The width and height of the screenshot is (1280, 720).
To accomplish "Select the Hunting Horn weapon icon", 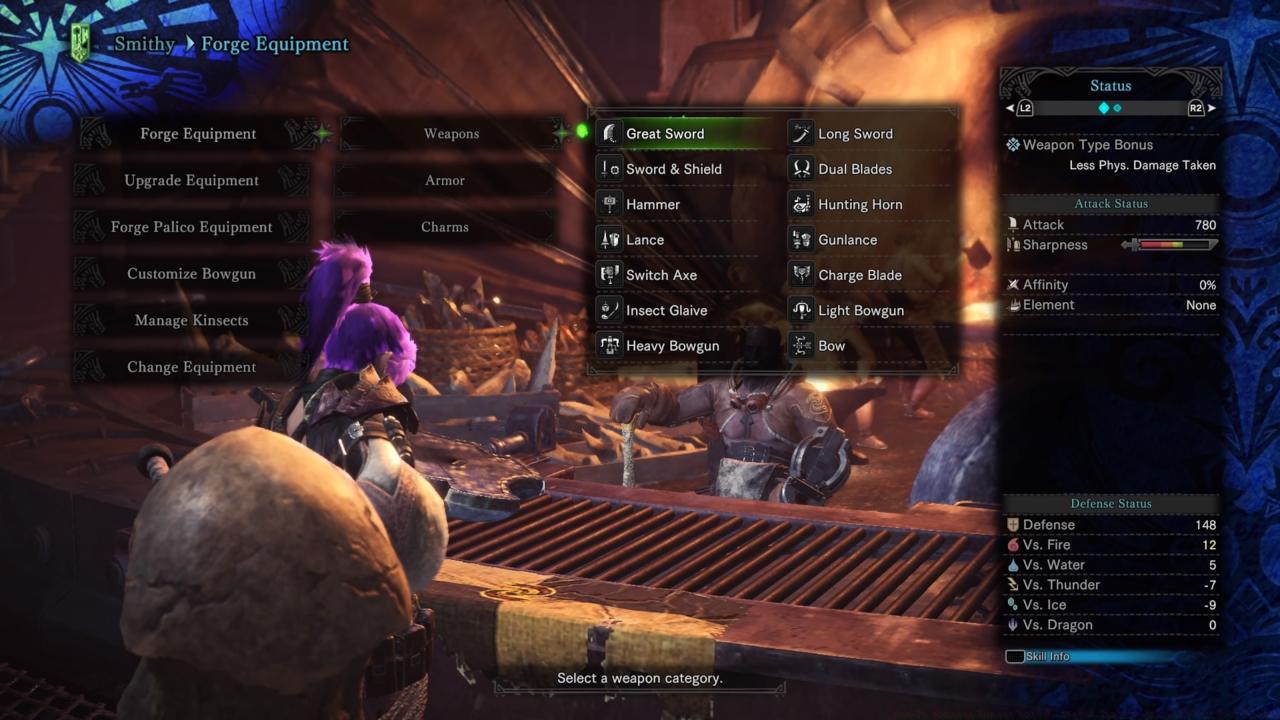I will pyautogui.click(x=800, y=204).
